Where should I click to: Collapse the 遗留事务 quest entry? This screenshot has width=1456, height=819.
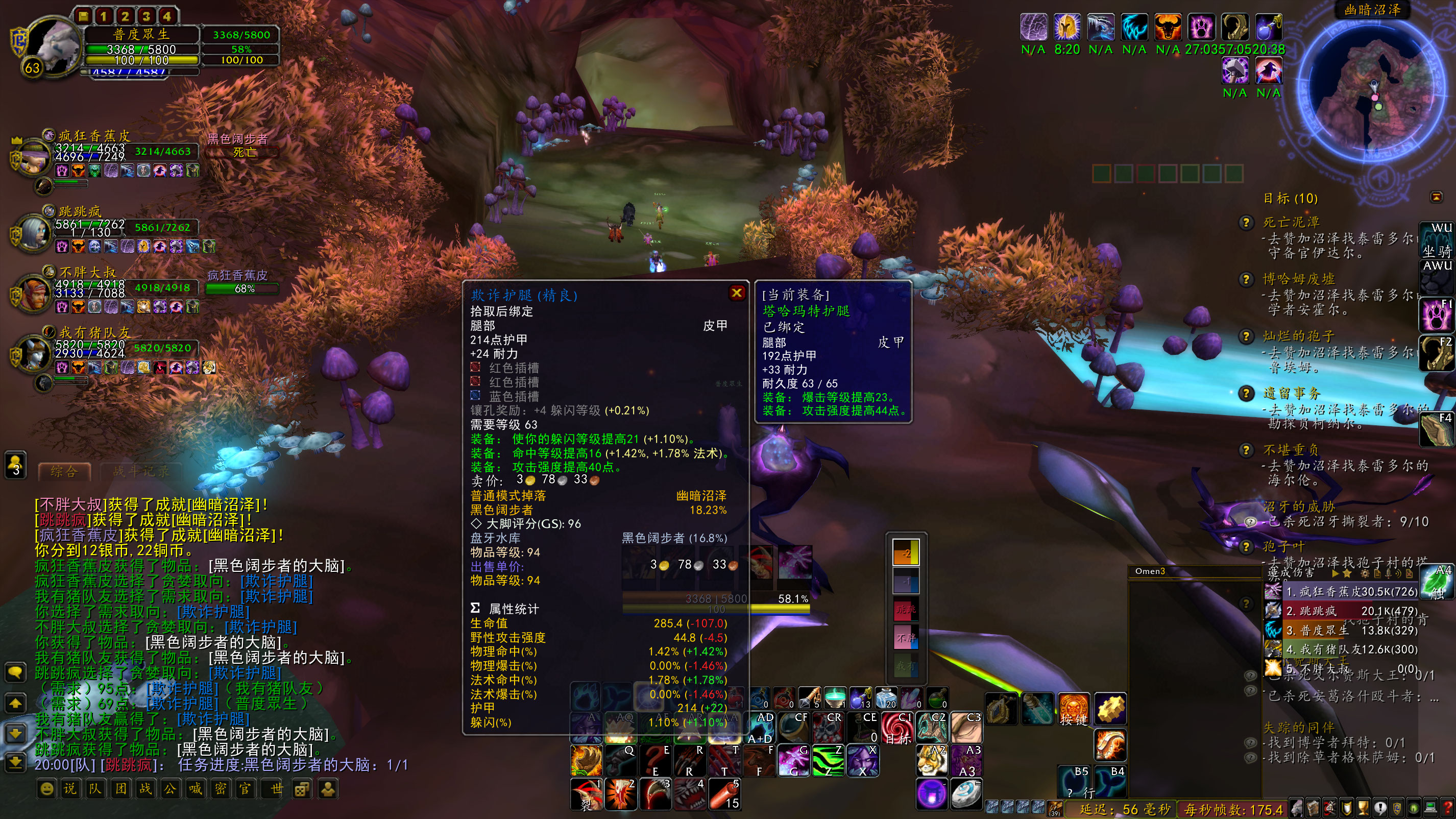pyautogui.click(x=1293, y=393)
